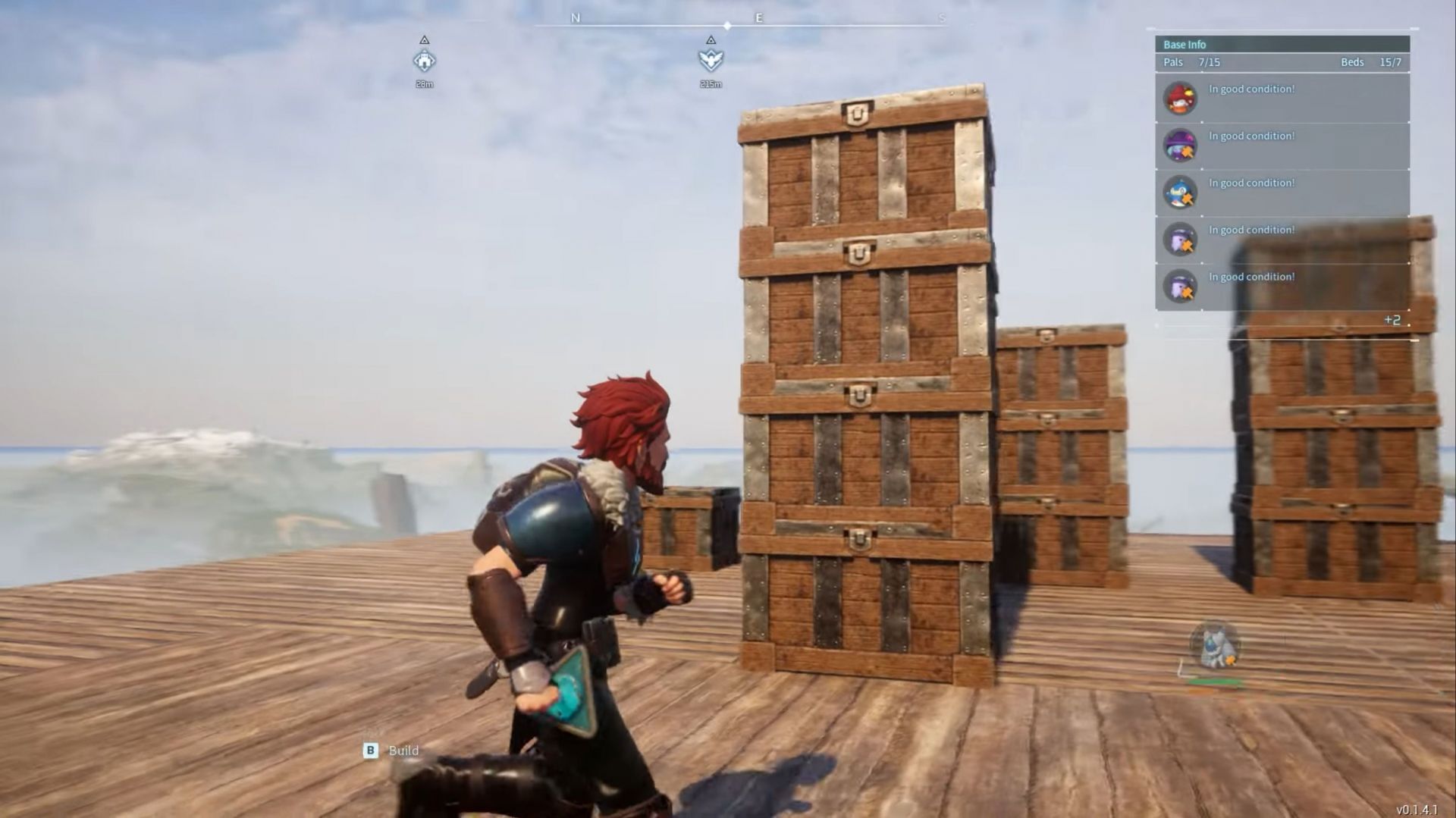Click the diamond heading marker on the compass
This screenshot has height=818, width=1456.
point(727,24)
